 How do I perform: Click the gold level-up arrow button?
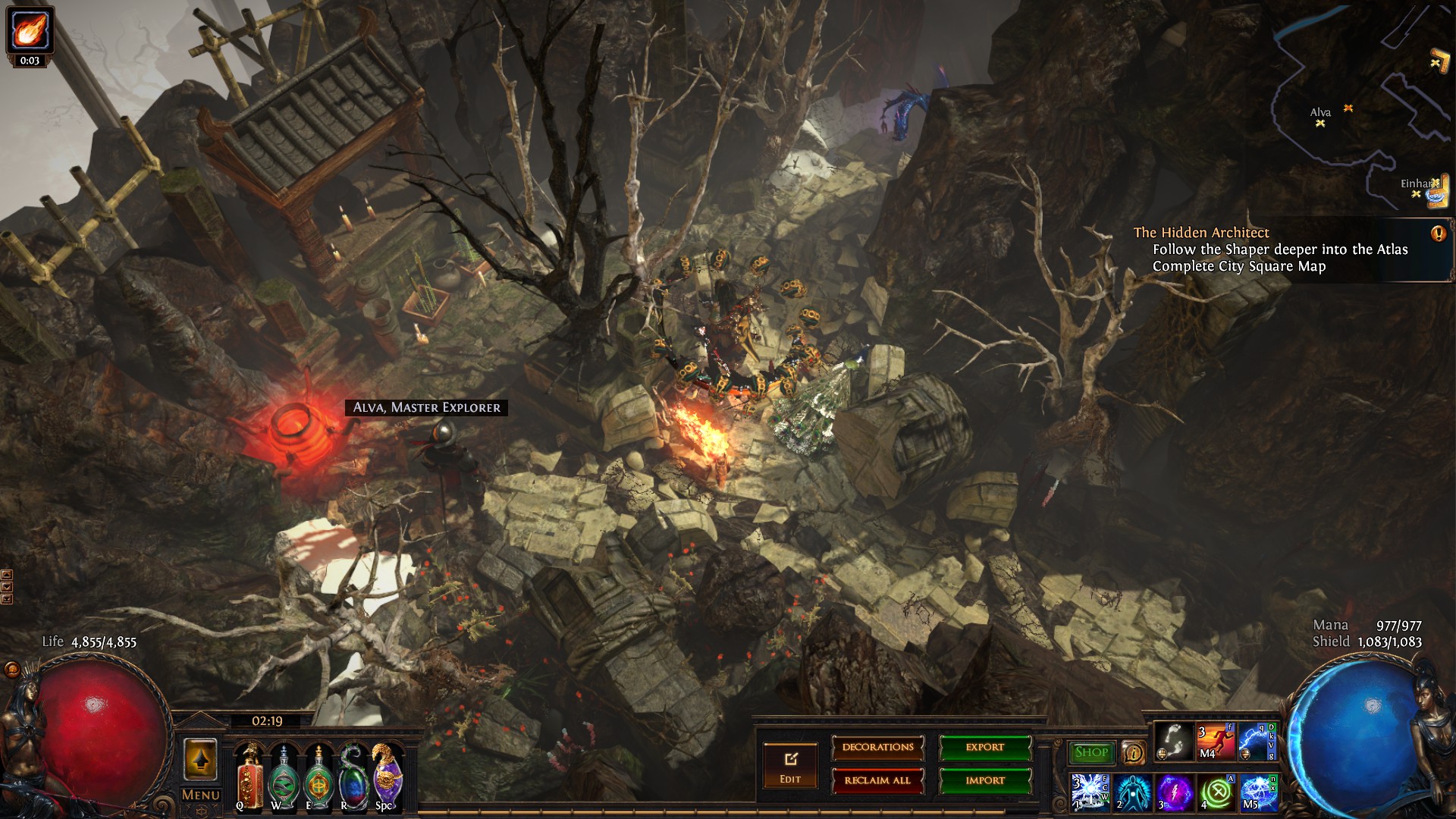[x=200, y=760]
